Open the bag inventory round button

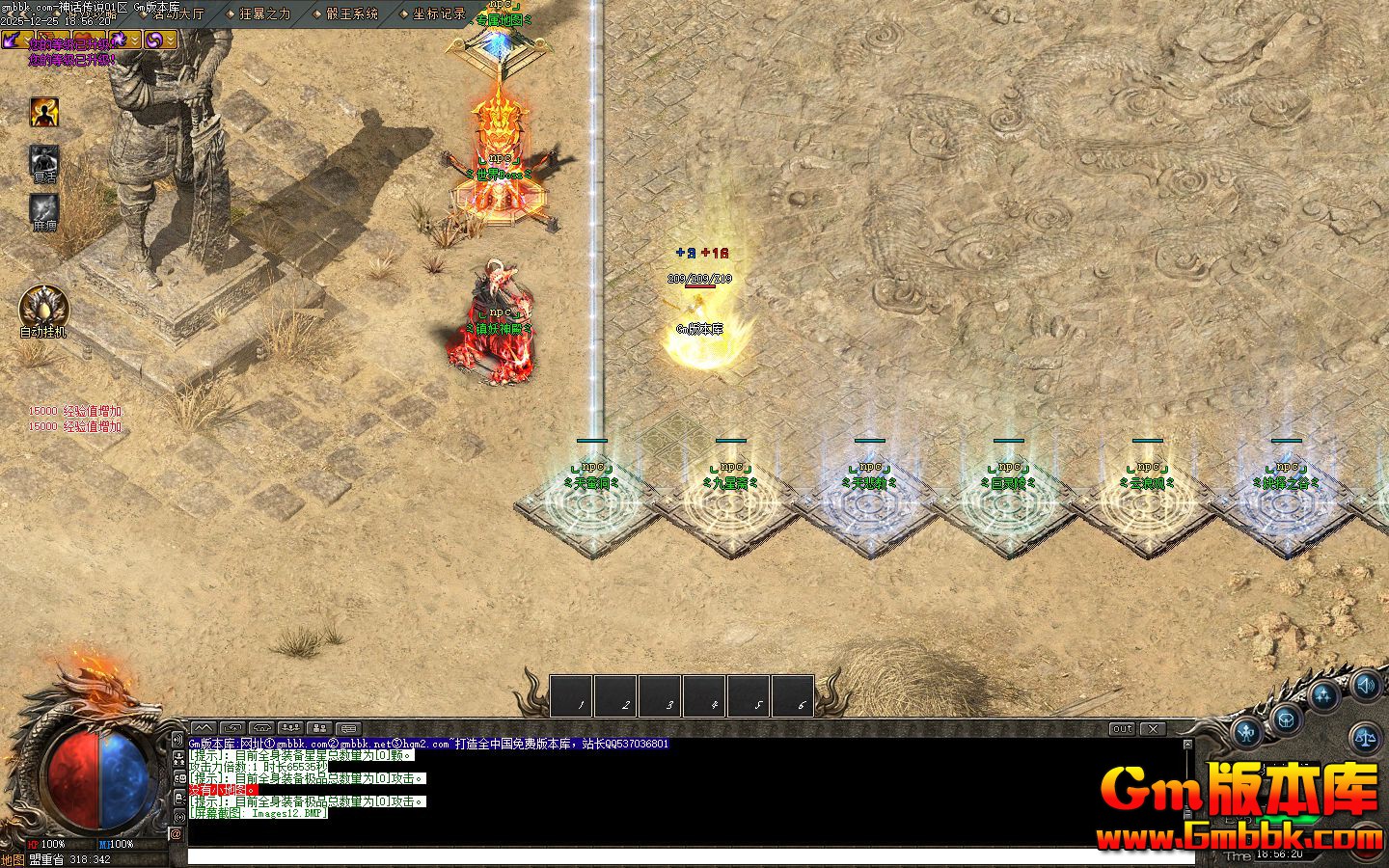pos(1286,718)
